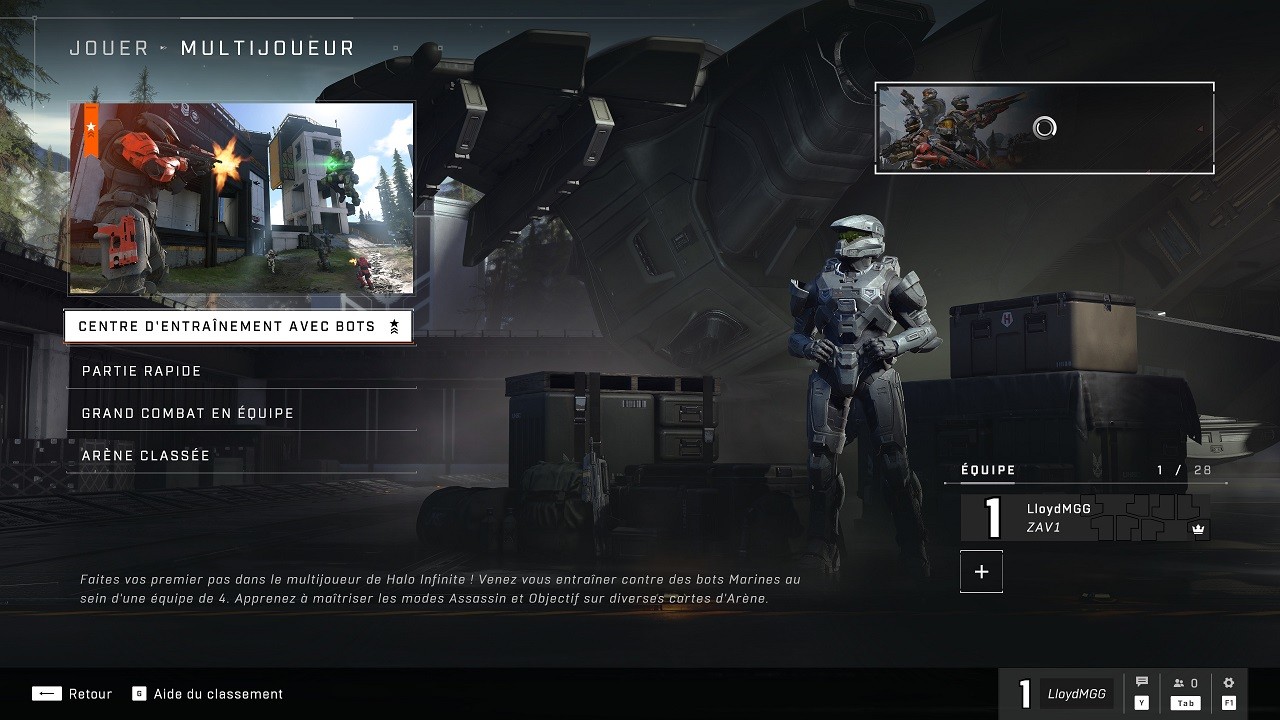The height and width of the screenshot is (720, 1280).
Task: Click the pin icon next to selected playlist
Action: (x=394, y=326)
